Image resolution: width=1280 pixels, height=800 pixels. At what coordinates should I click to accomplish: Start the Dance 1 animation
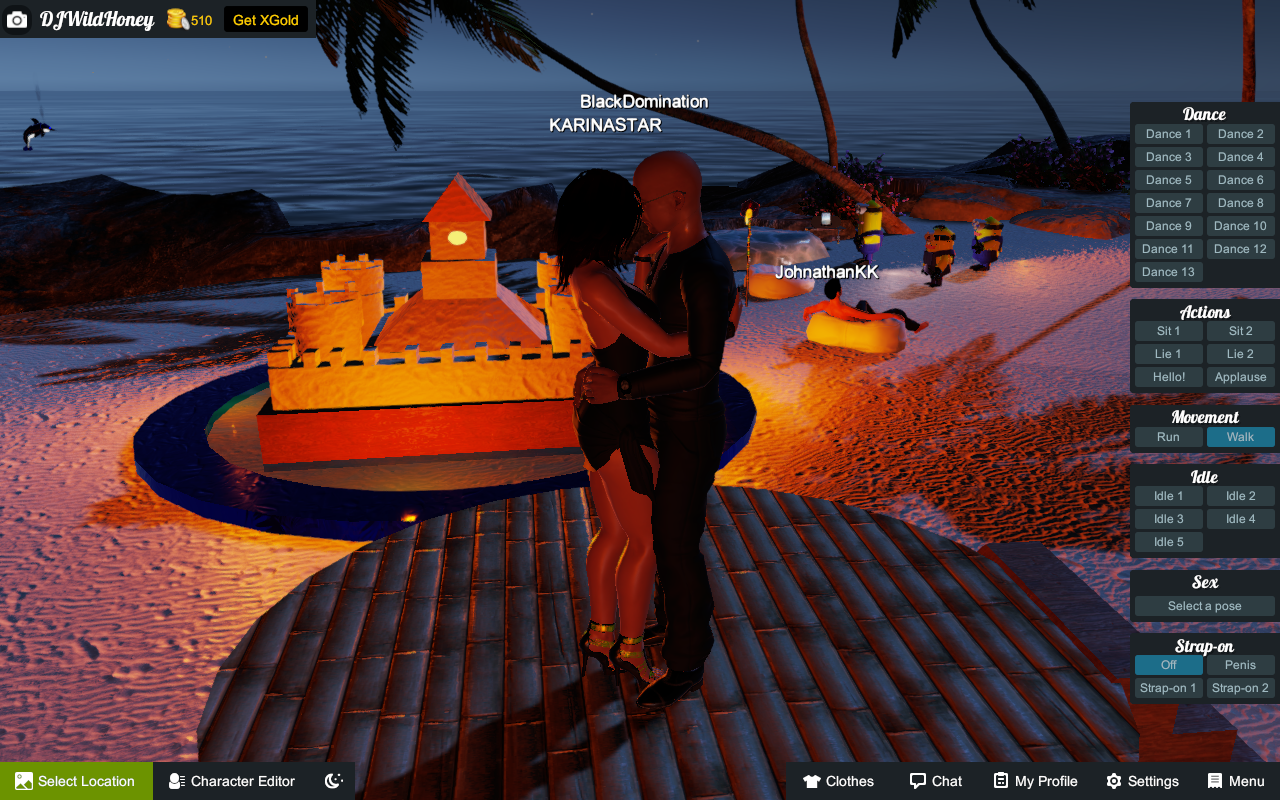coord(1168,134)
